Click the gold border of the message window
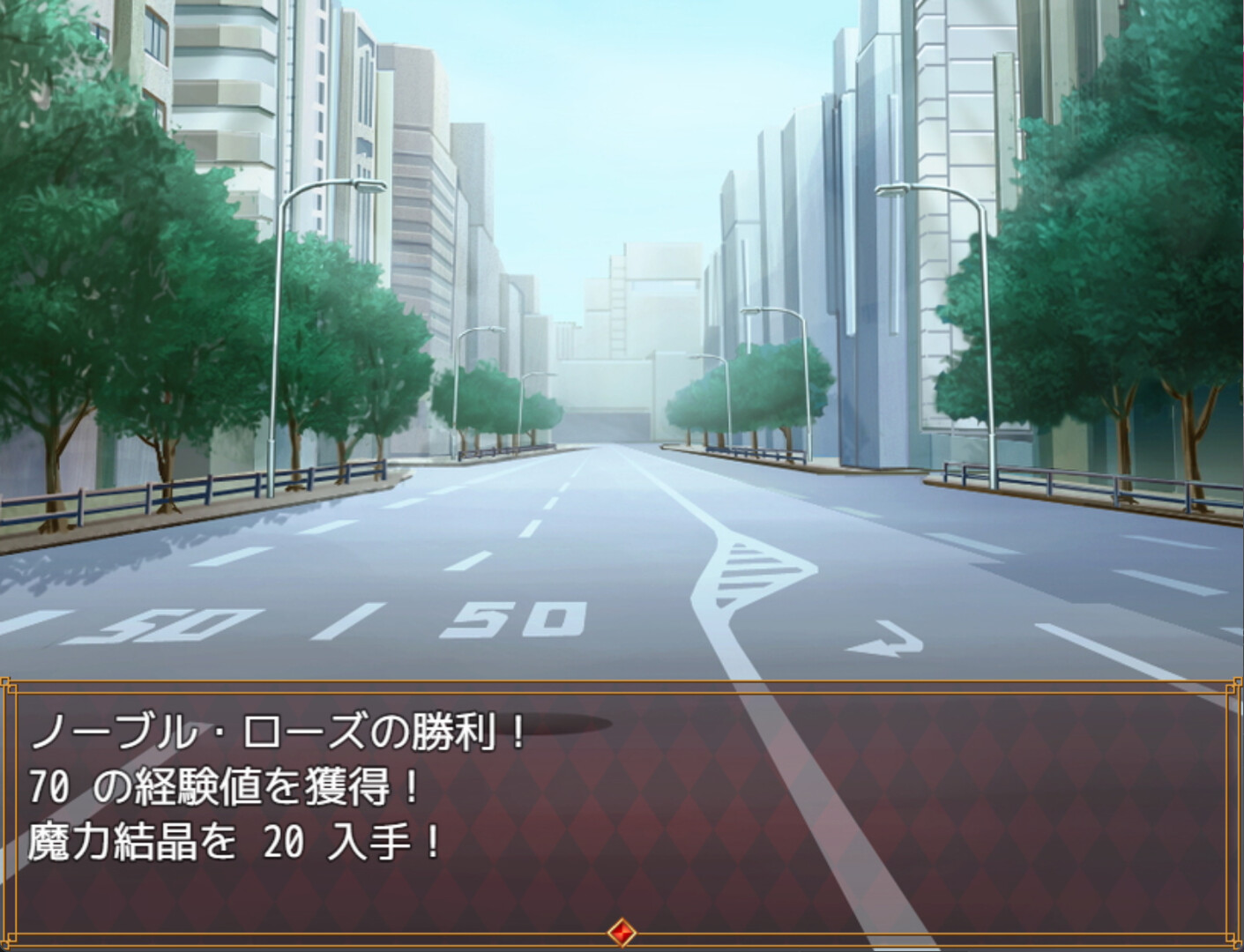 [617, 679]
